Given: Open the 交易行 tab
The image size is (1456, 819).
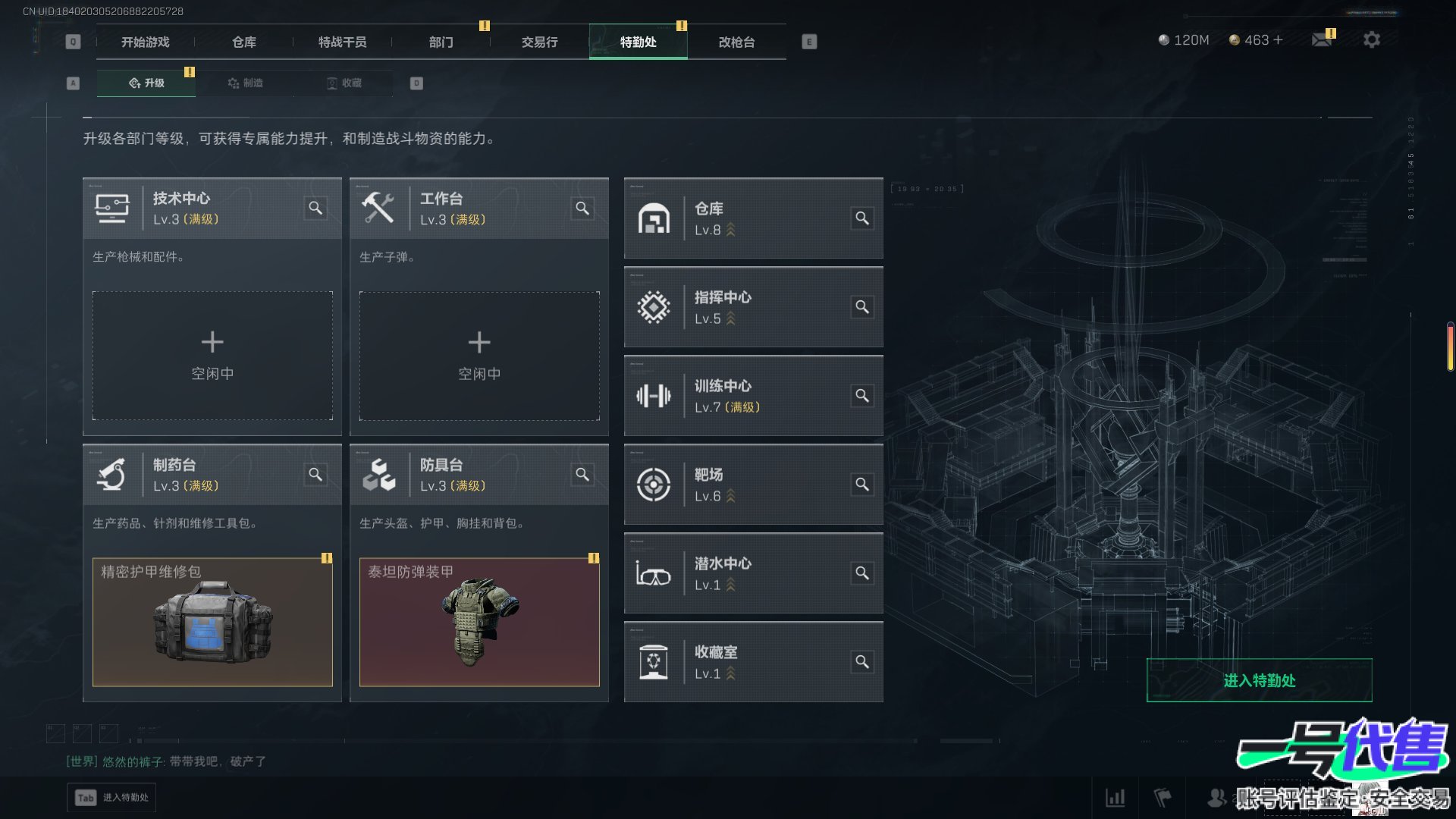Looking at the screenshot, I should pos(539,42).
